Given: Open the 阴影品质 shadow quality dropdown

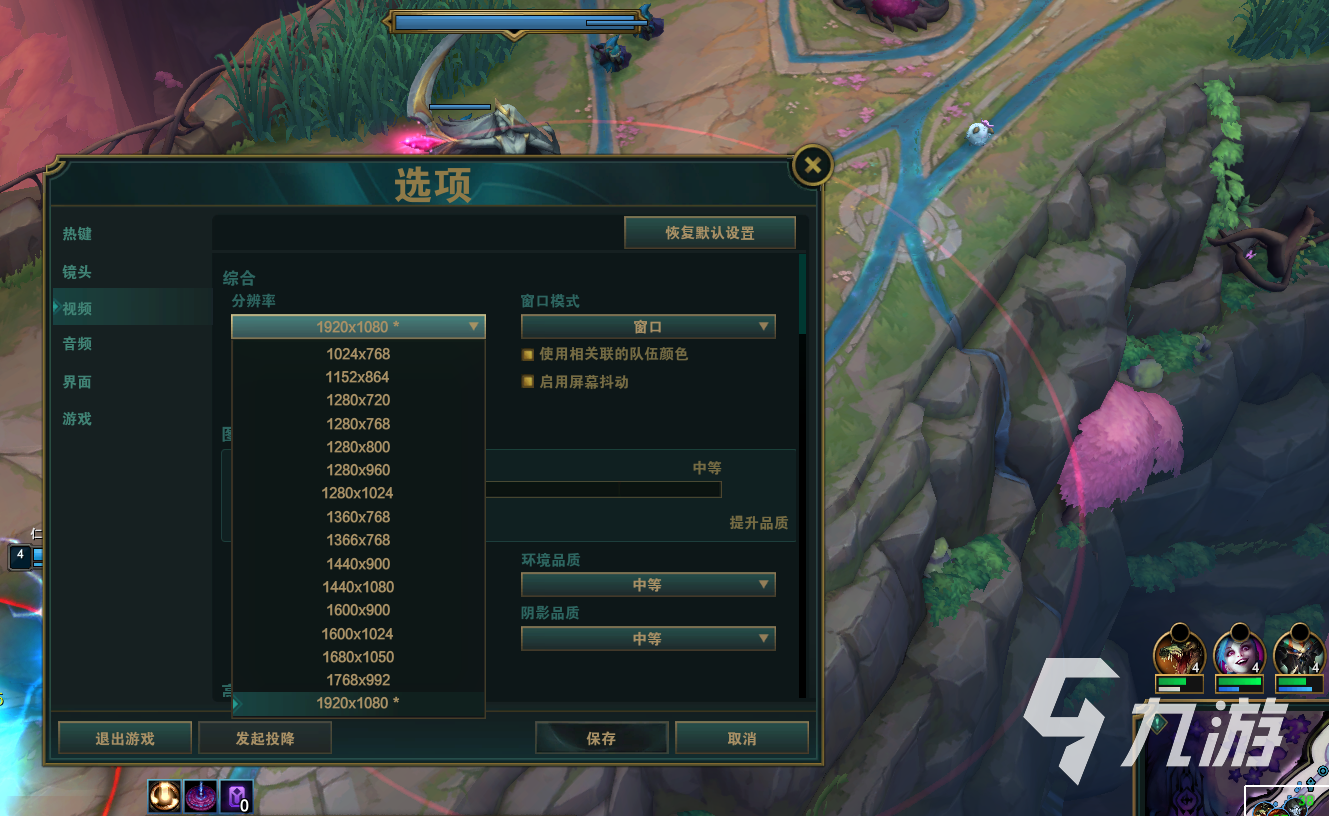Looking at the screenshot, I should (648, 639).
